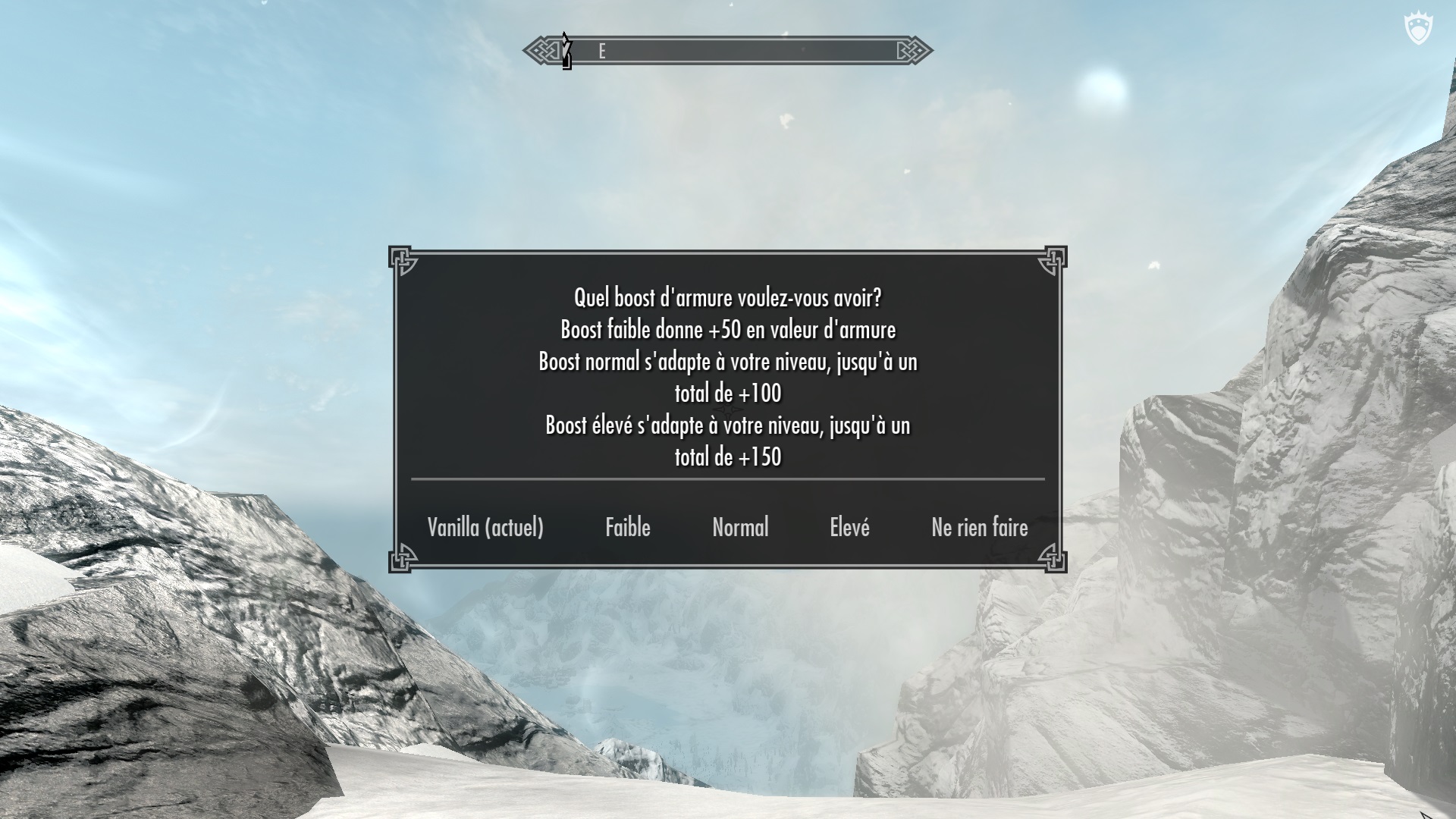The width and height of the screenshot is (1456, 819).
Task: Choose the Elevé armor boost
Action: pos(849,527)
